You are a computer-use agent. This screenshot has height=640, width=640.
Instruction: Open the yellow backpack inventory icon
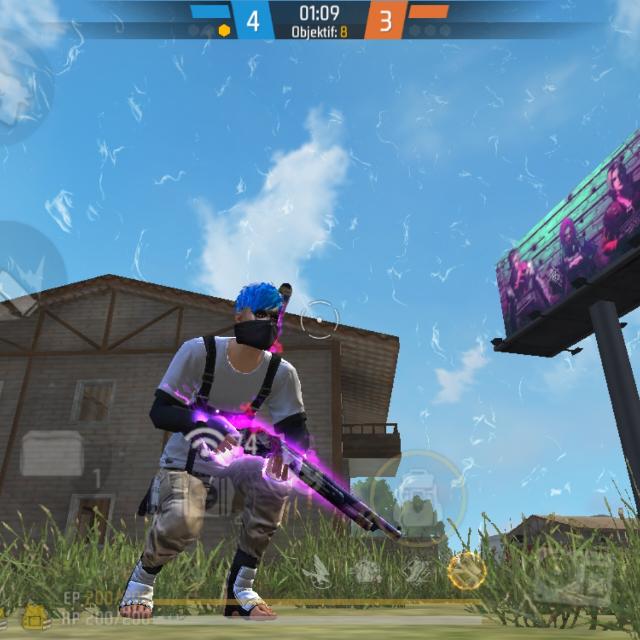[36, 617]
